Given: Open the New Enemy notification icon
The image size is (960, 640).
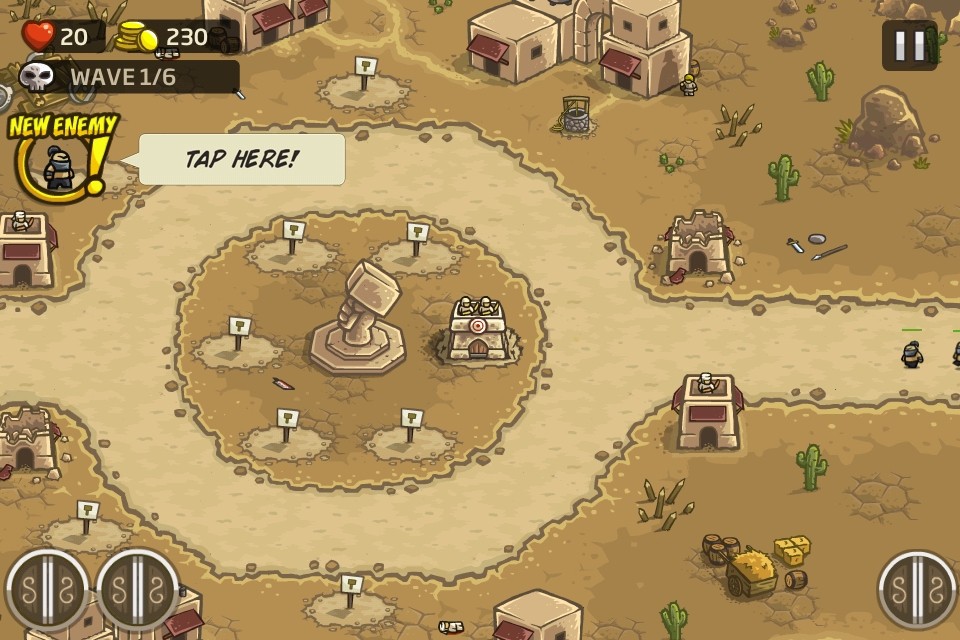Looking at the screenshot, I should point(60,161).
